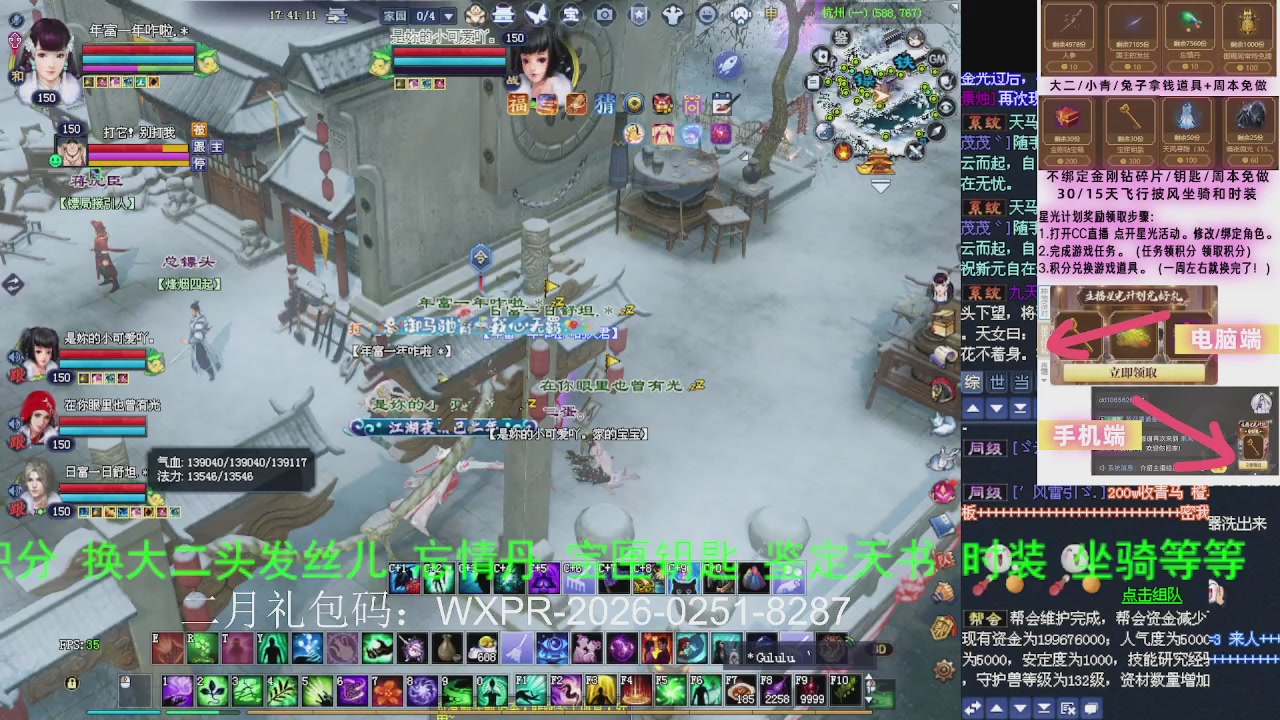Switch to the 综 general chat tab
1280x720 pixels.
(972, 384)
